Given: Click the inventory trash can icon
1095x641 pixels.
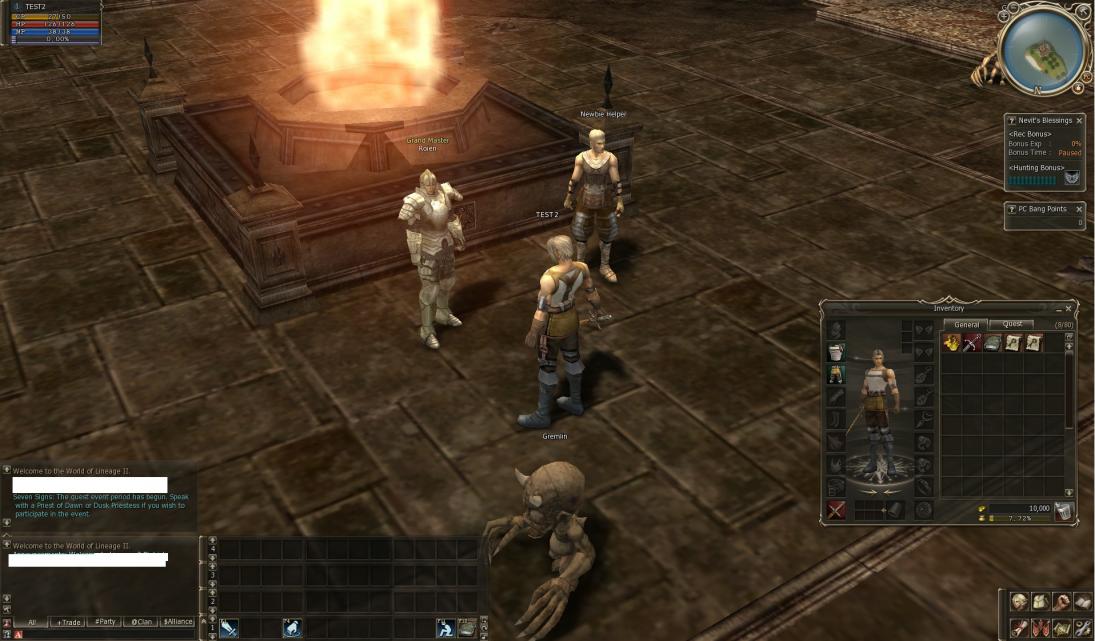Looking at the screenshot, I should click(x=1063, y=511).
